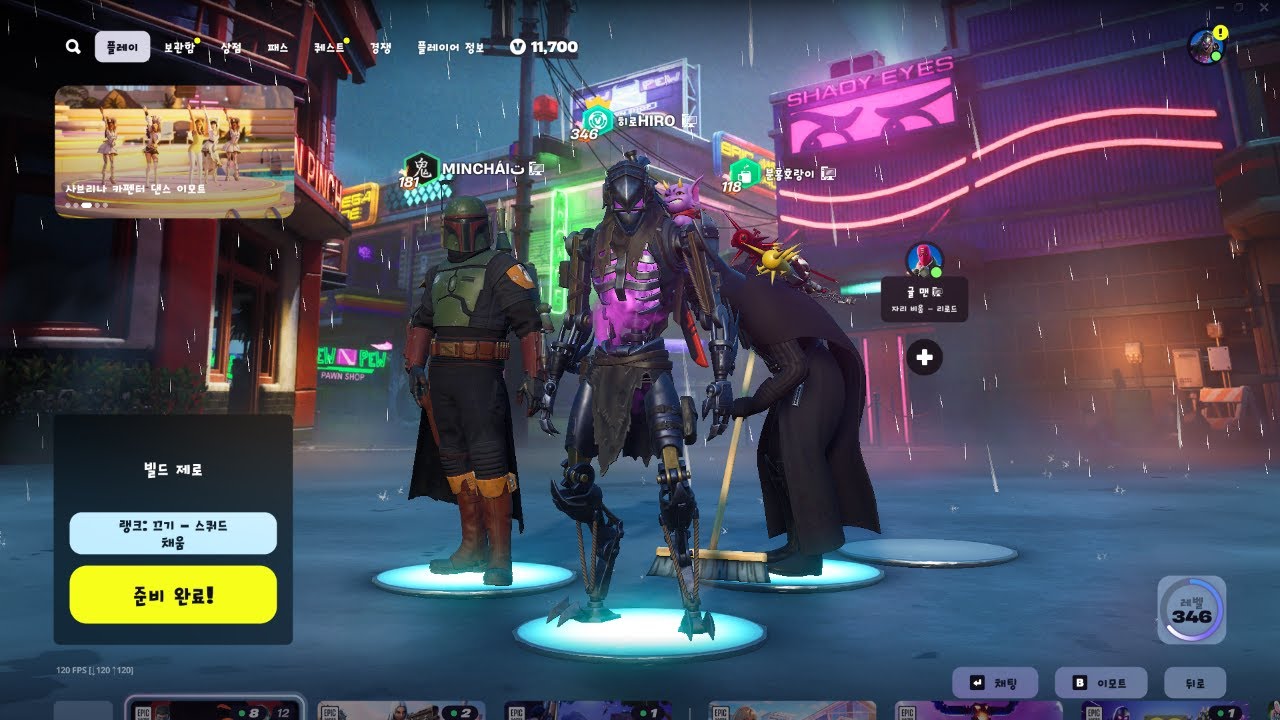
Task: Open the 이모트 emote button
Action: click(1100, 683)
